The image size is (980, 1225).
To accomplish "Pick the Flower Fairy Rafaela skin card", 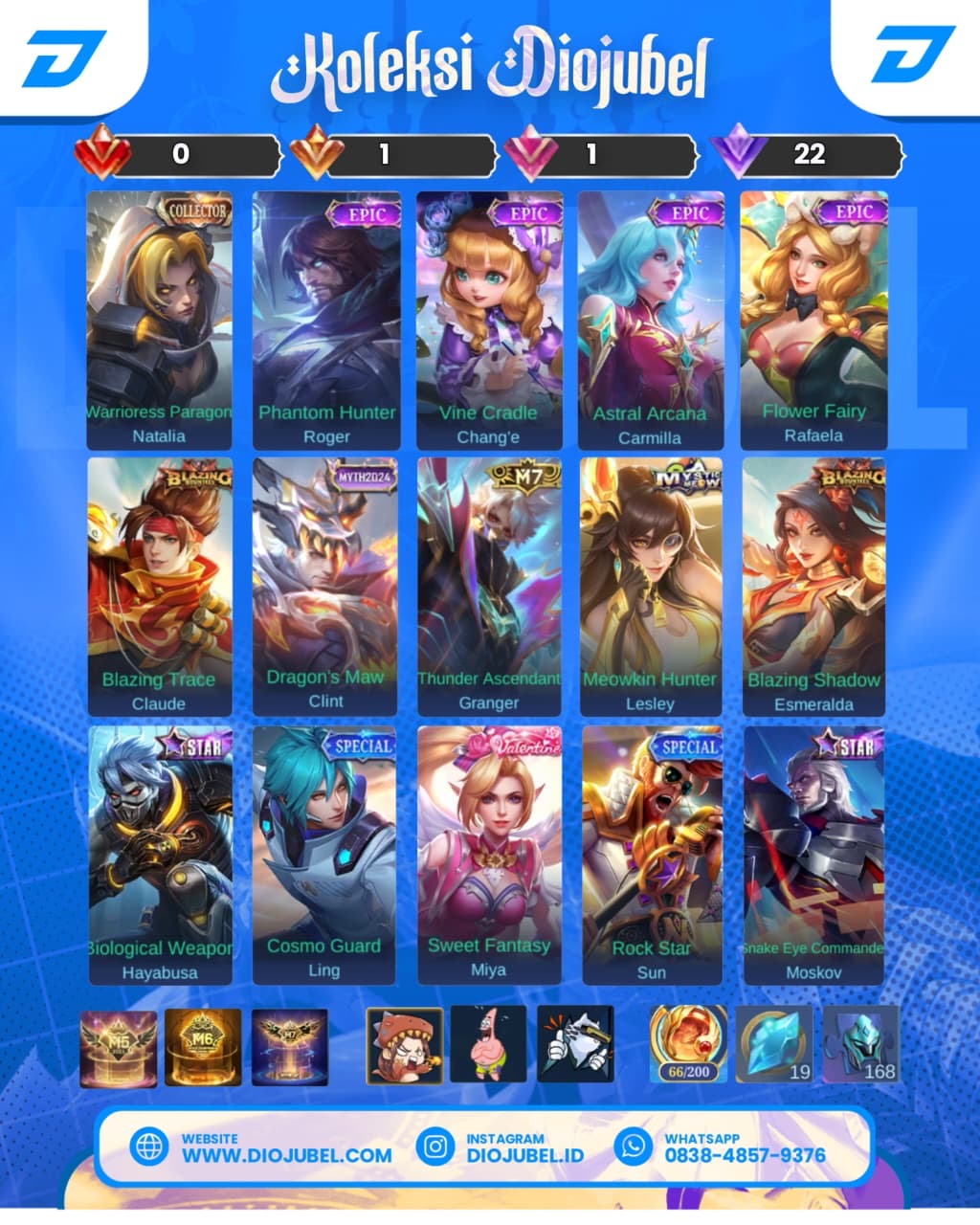I will tap(813, 321).
